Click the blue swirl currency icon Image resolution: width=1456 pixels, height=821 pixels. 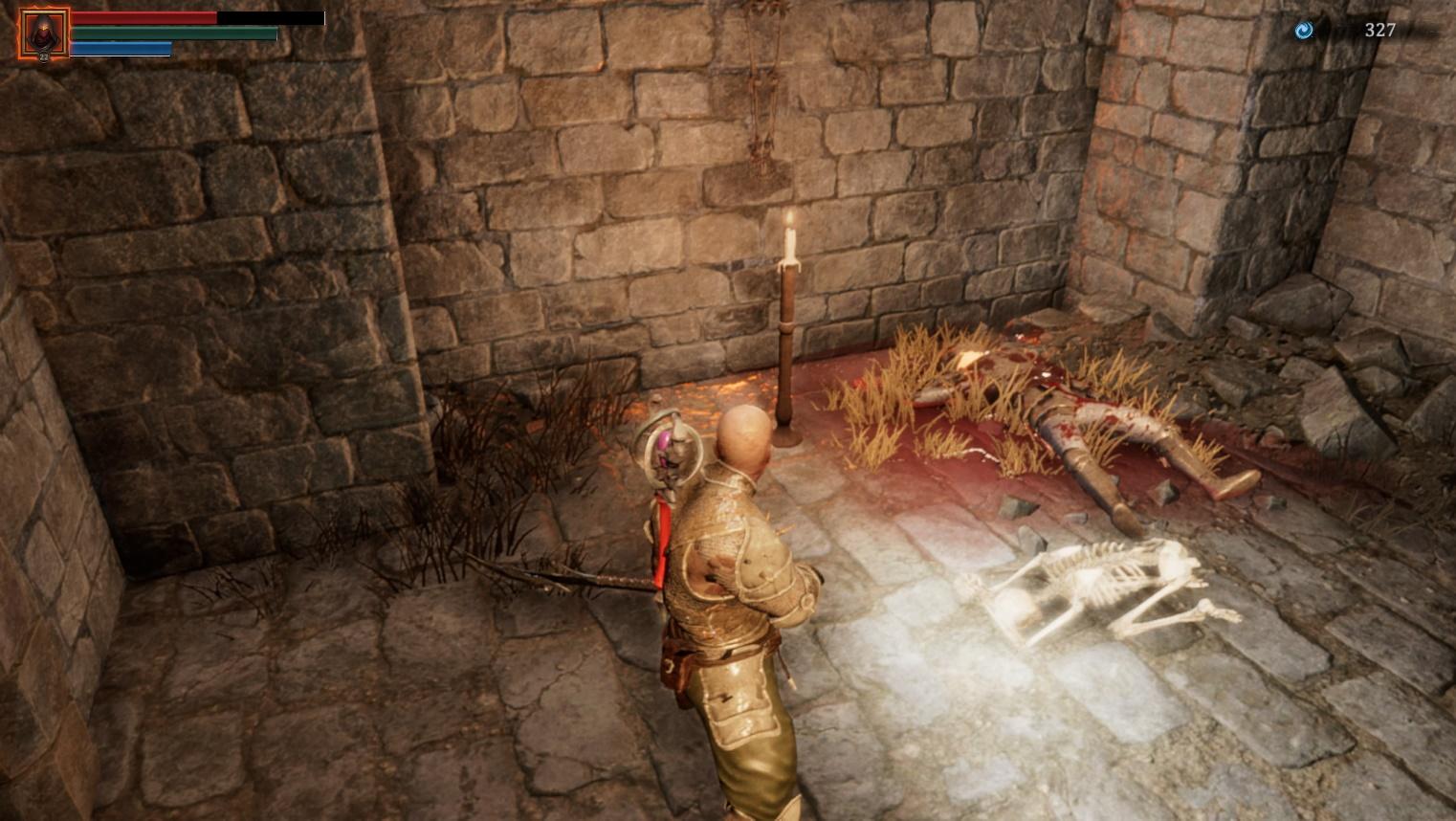tap(1303, 31)
